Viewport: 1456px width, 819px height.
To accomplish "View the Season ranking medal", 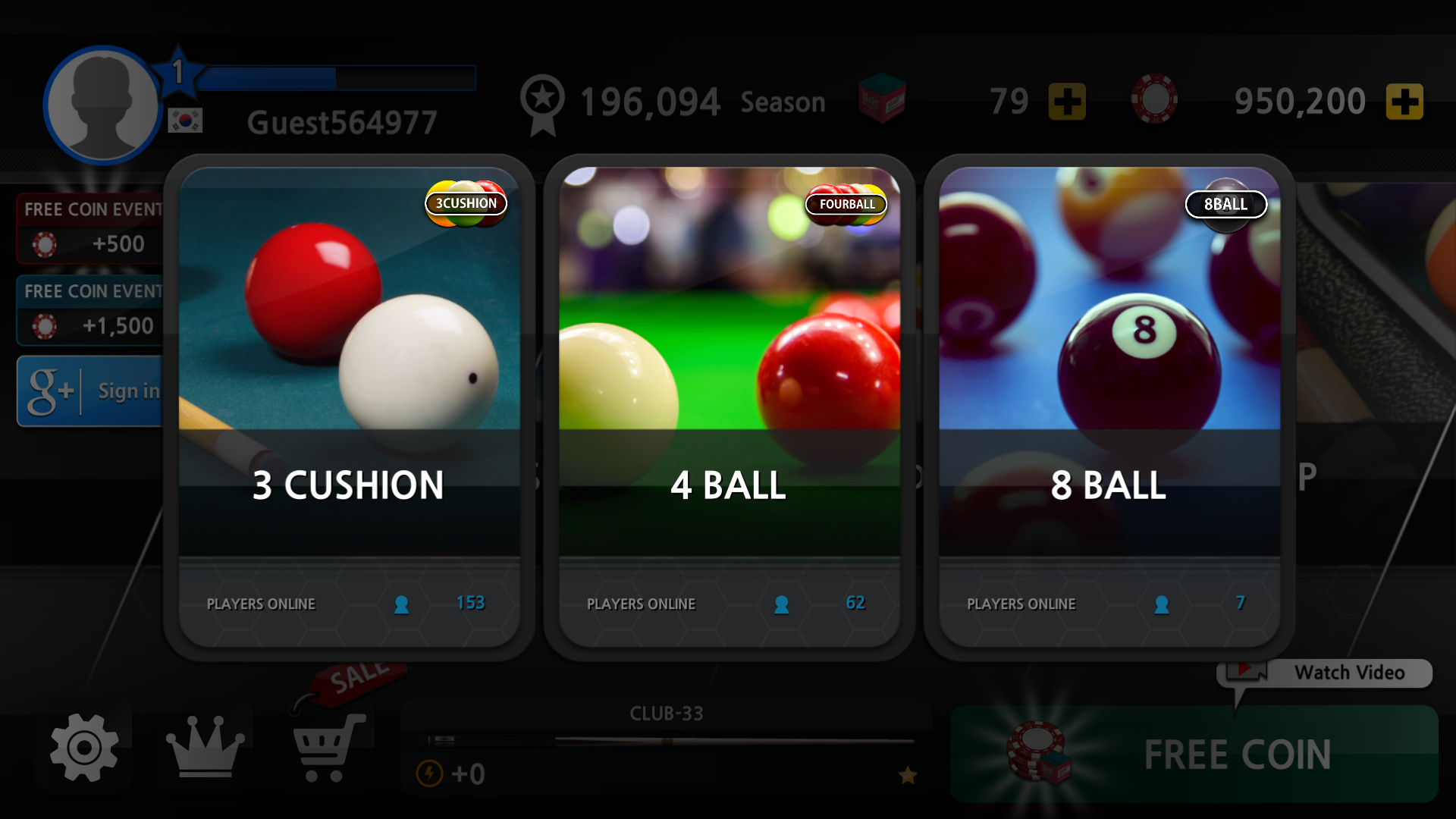I will (x=543, y=104).
